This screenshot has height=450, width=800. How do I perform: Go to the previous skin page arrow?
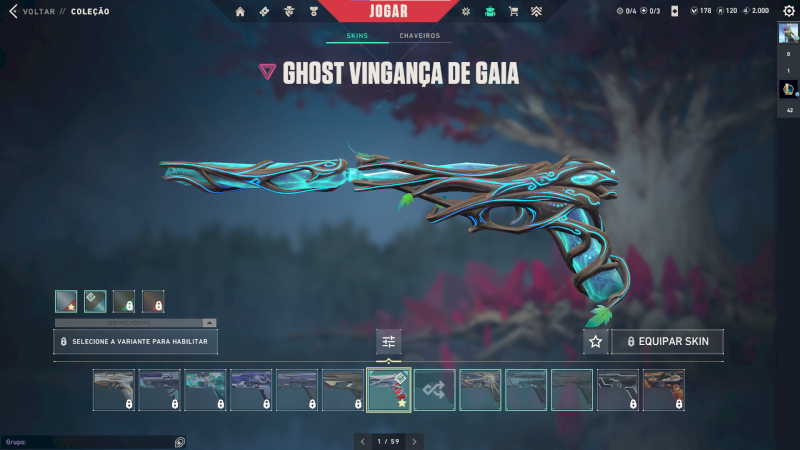363,441
